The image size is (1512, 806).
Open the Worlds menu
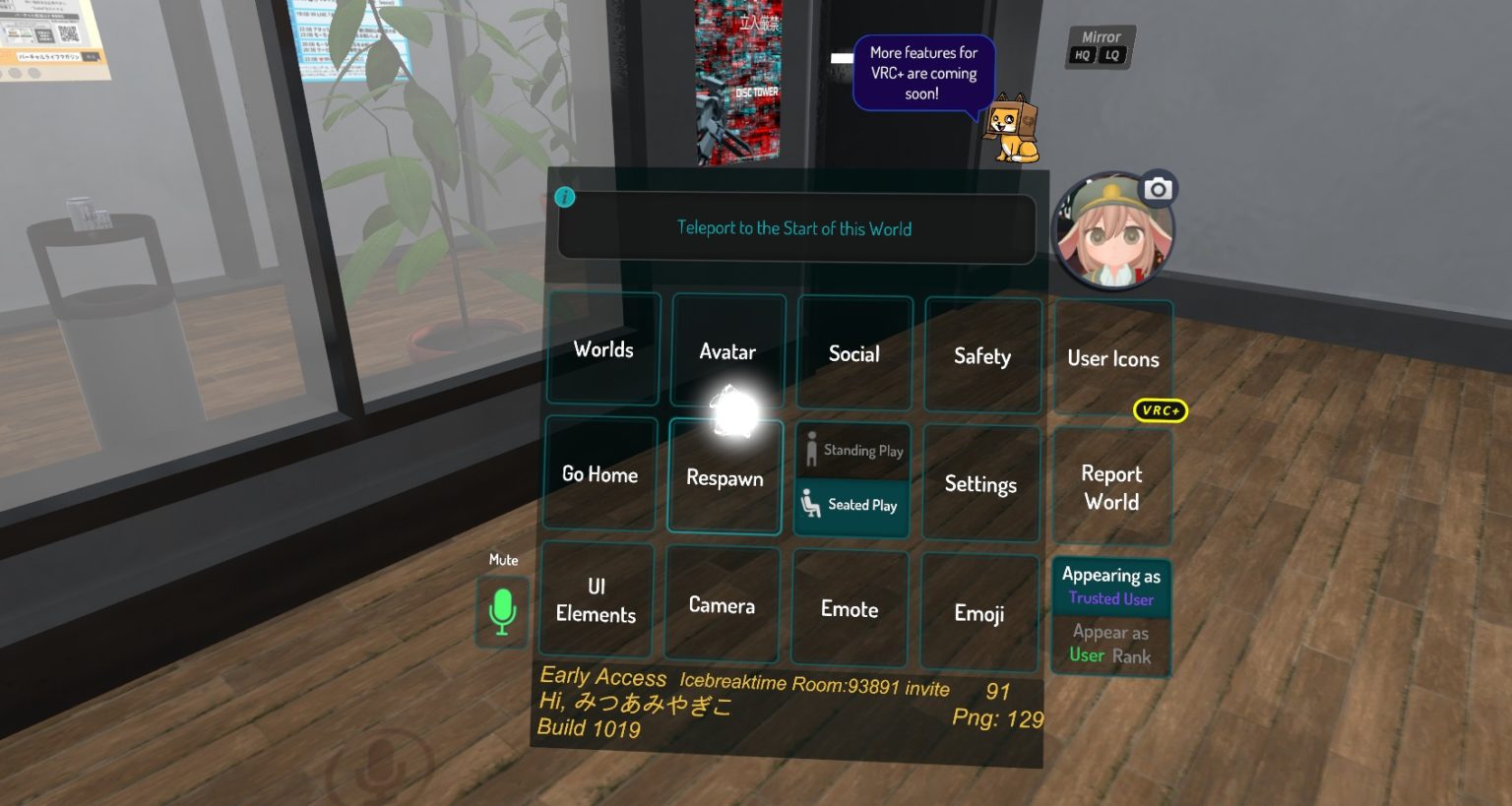(601, 350)
